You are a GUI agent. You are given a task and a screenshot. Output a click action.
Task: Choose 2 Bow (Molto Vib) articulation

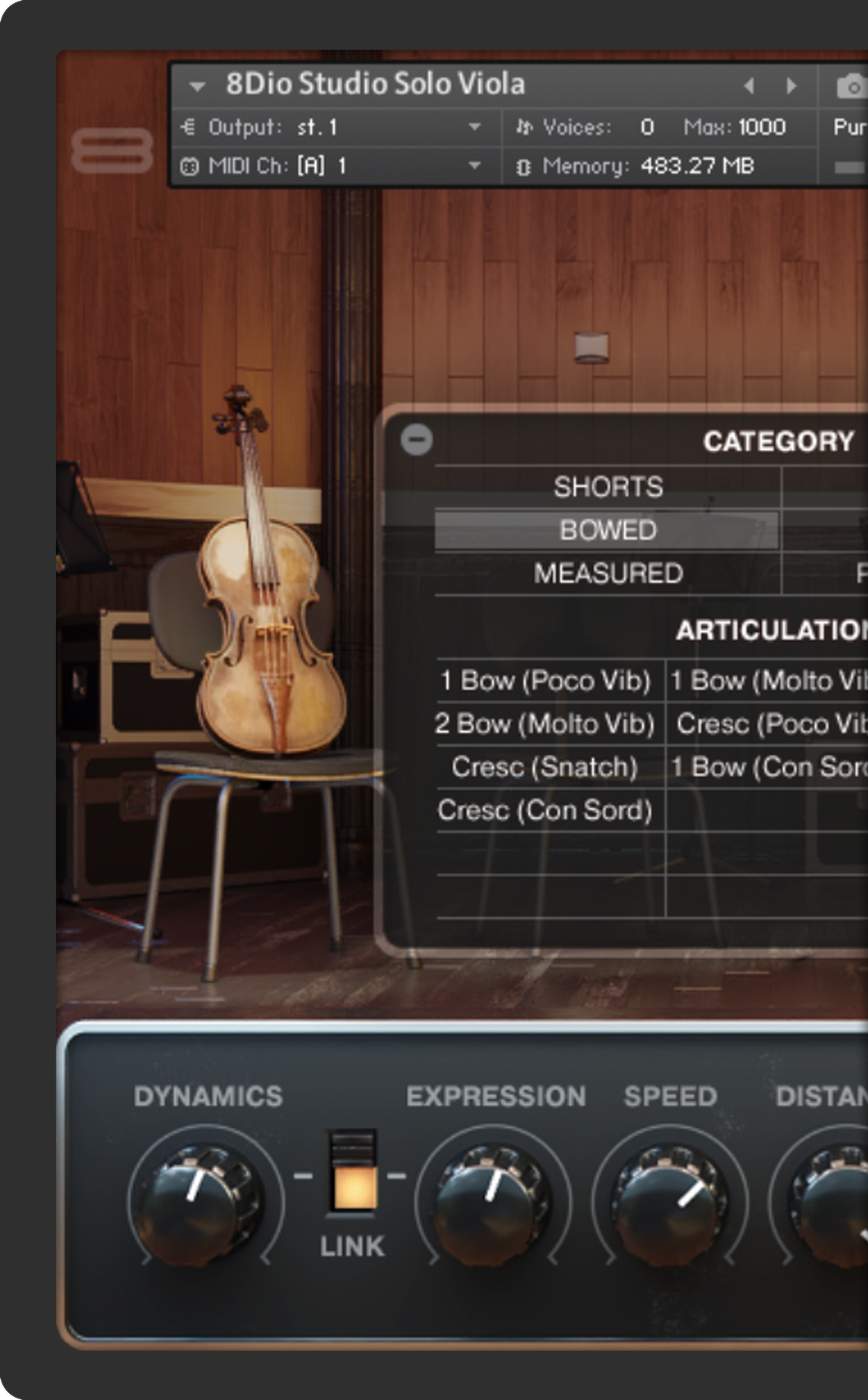point(545,724)
